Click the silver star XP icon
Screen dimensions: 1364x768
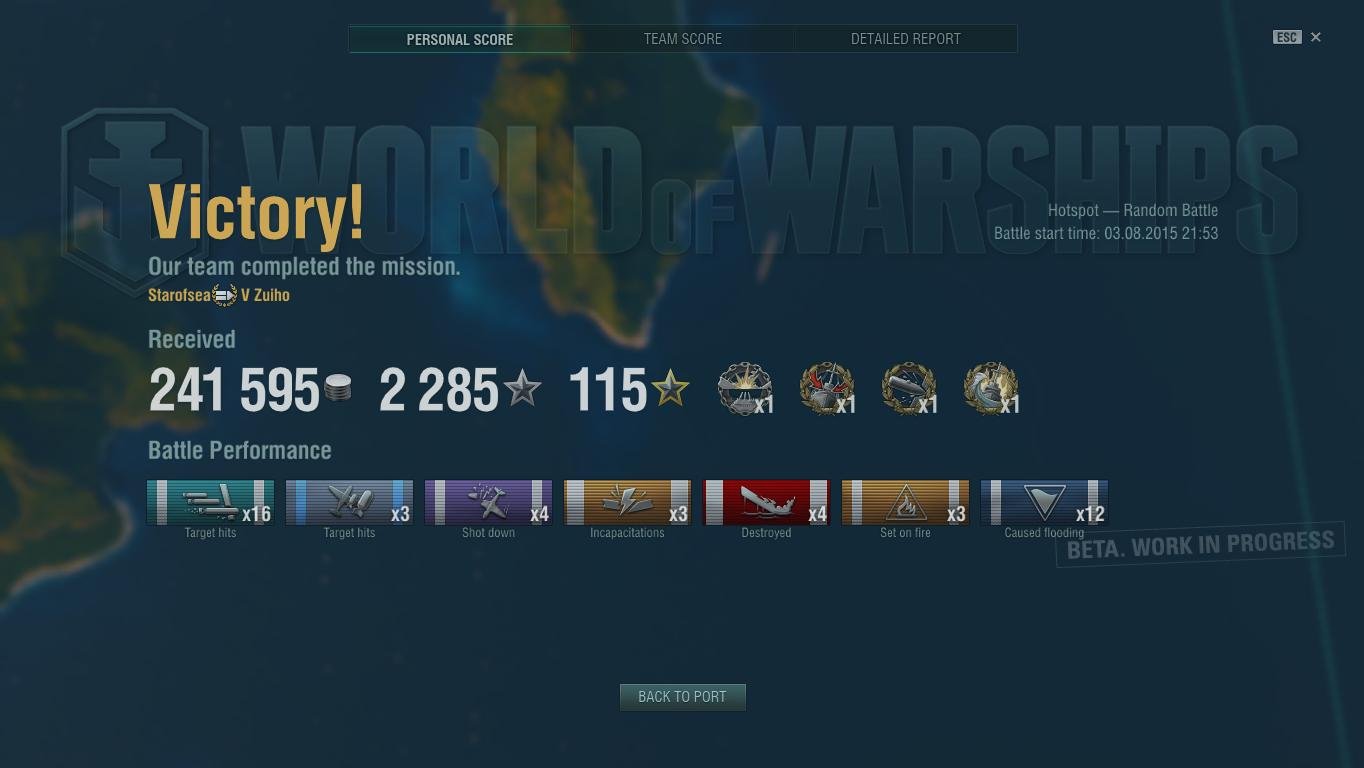[x=523, y=390]
